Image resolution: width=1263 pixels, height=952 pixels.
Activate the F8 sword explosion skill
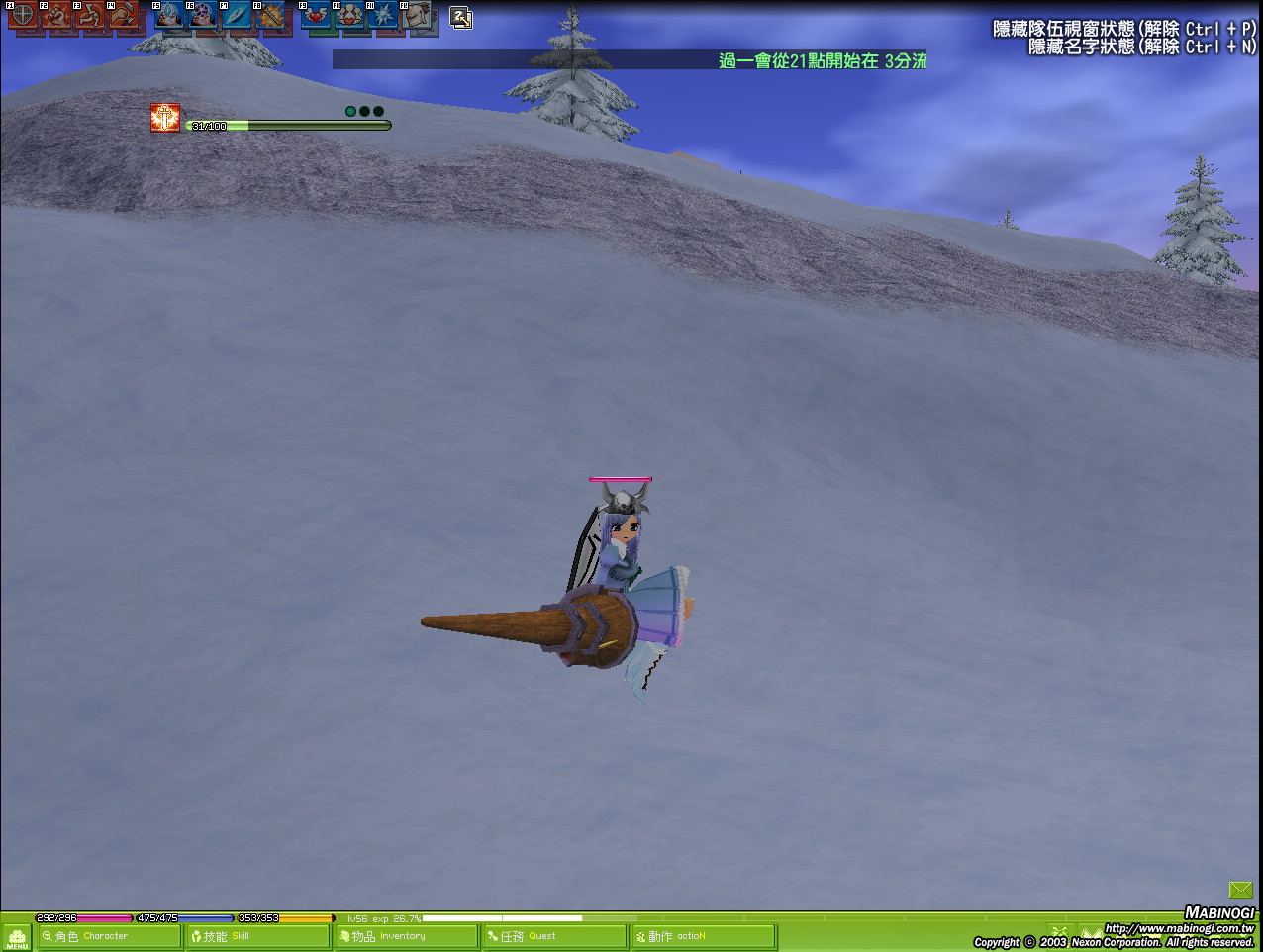pyautogui.click(x=270, y=16)
